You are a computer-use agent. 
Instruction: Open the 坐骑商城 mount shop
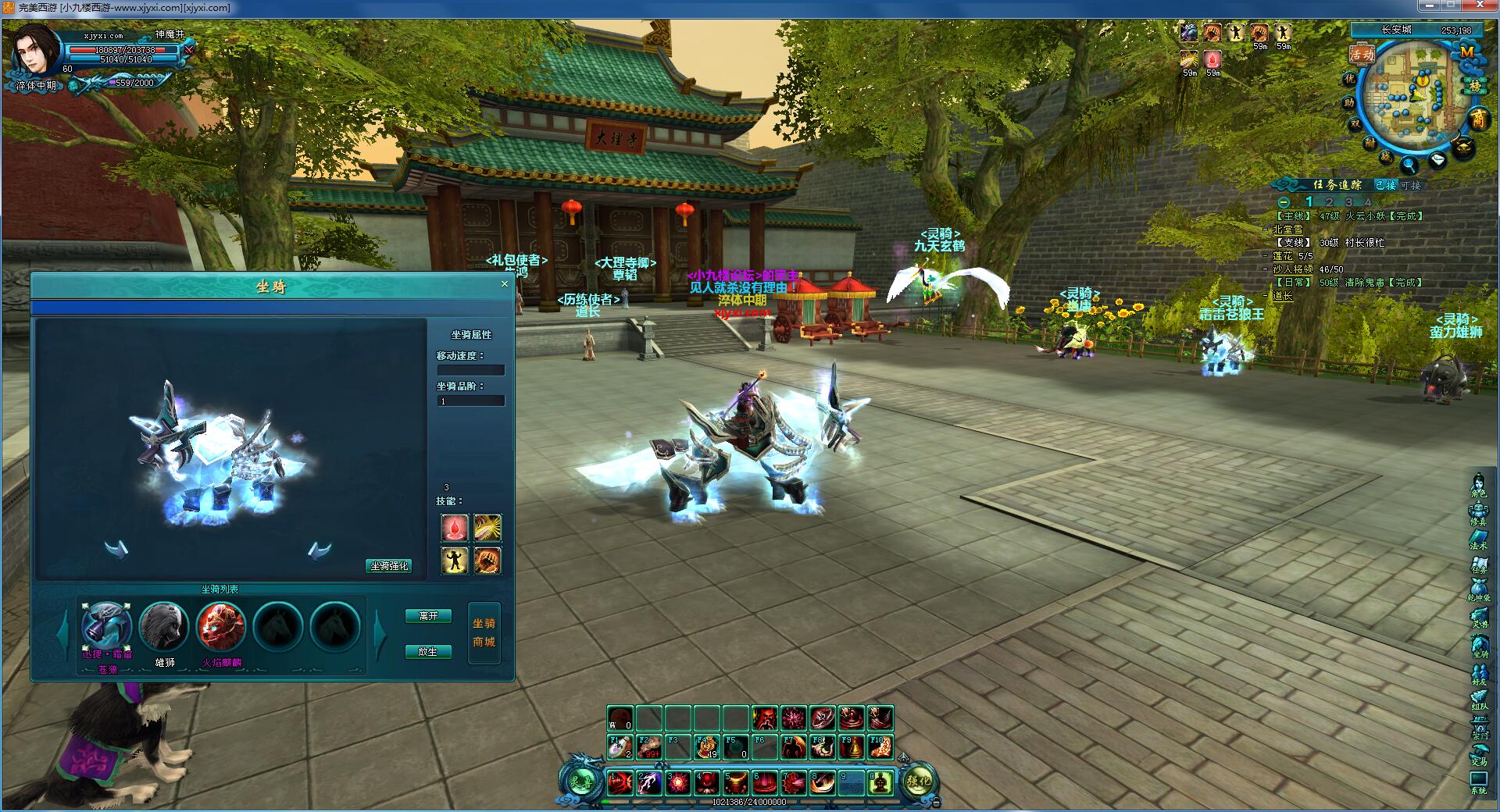point(484,633)
